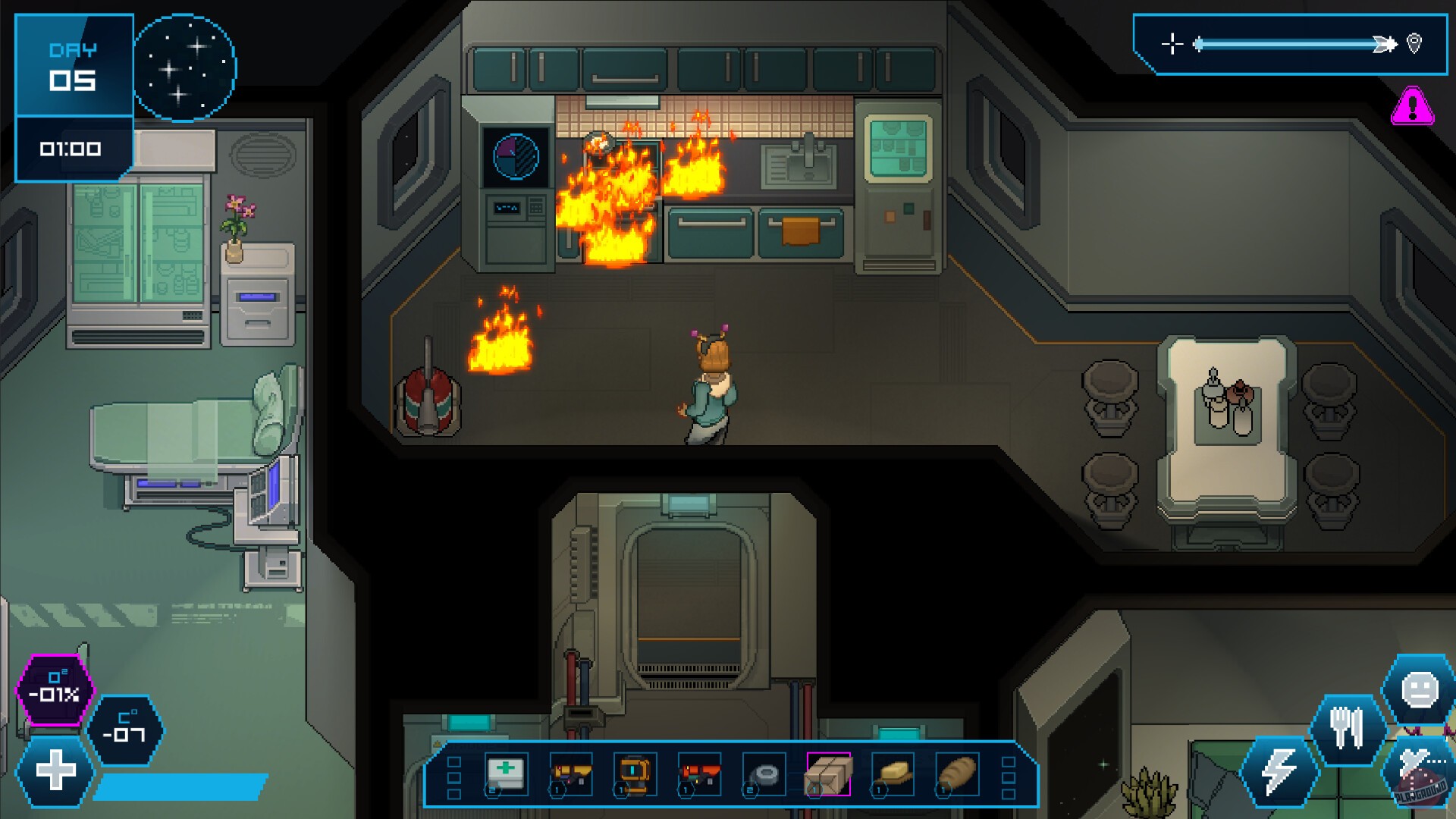Open the location pin marker top right
The height and width of the screenshot is (819, 1456).
coord(1414,44)
